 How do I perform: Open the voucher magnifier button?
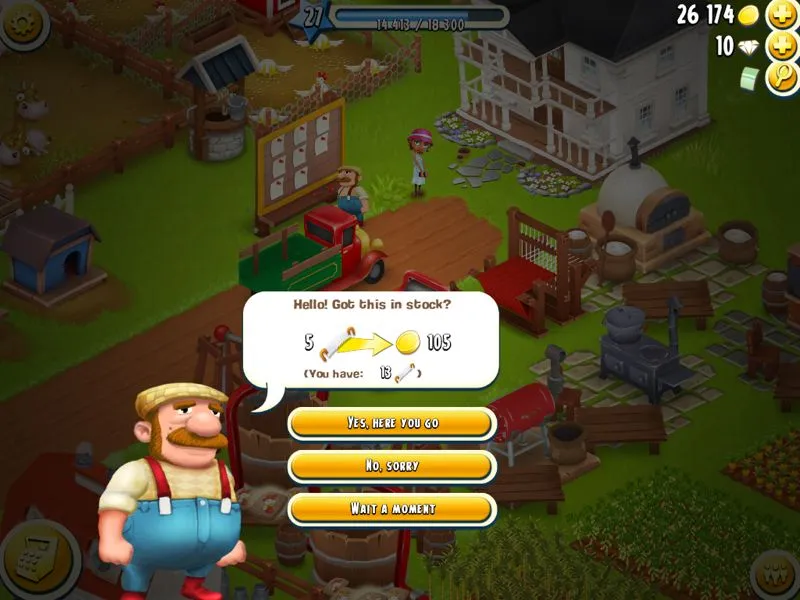[x=781, y=78]
